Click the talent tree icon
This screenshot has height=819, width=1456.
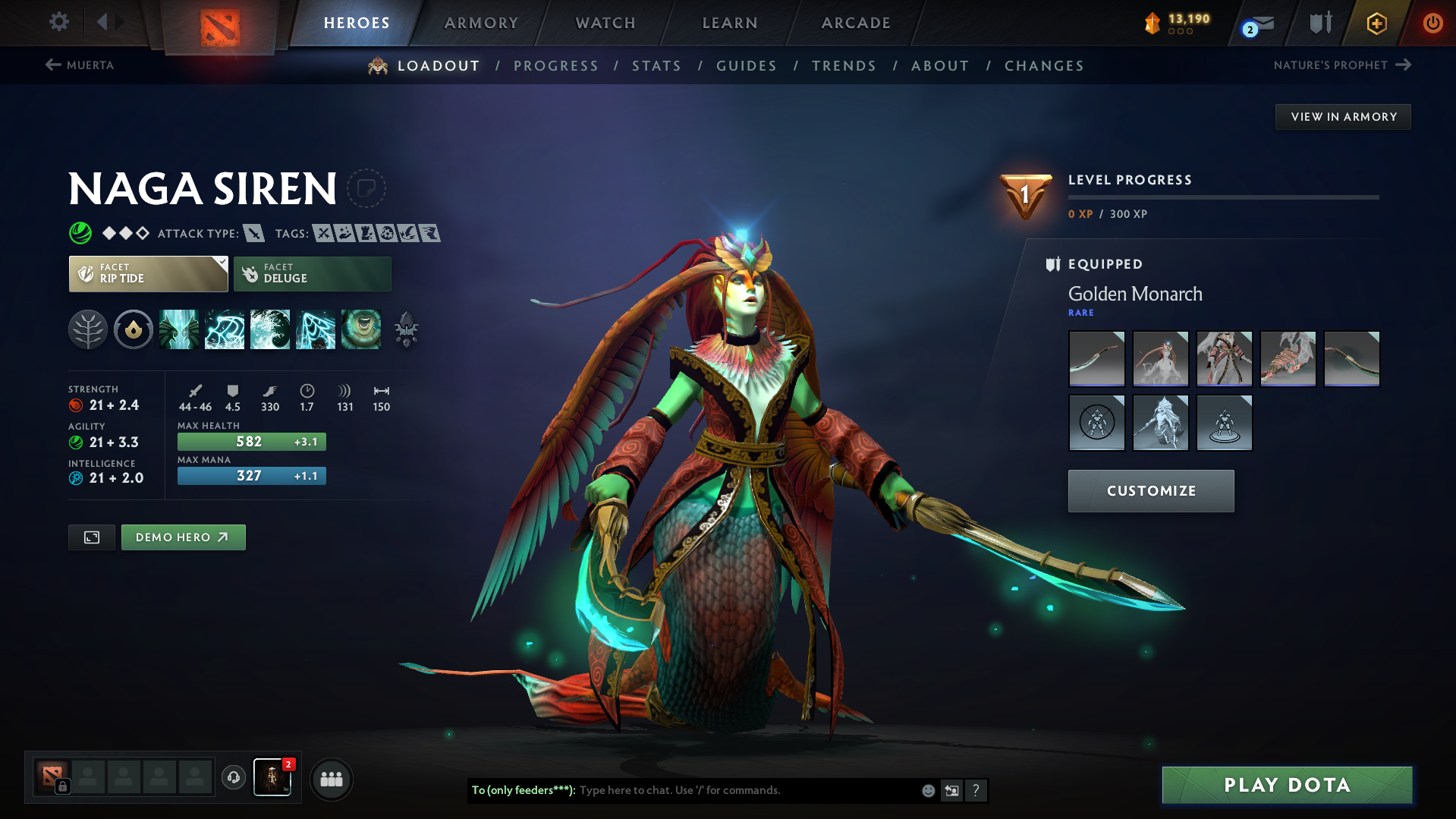click(88, 329)
